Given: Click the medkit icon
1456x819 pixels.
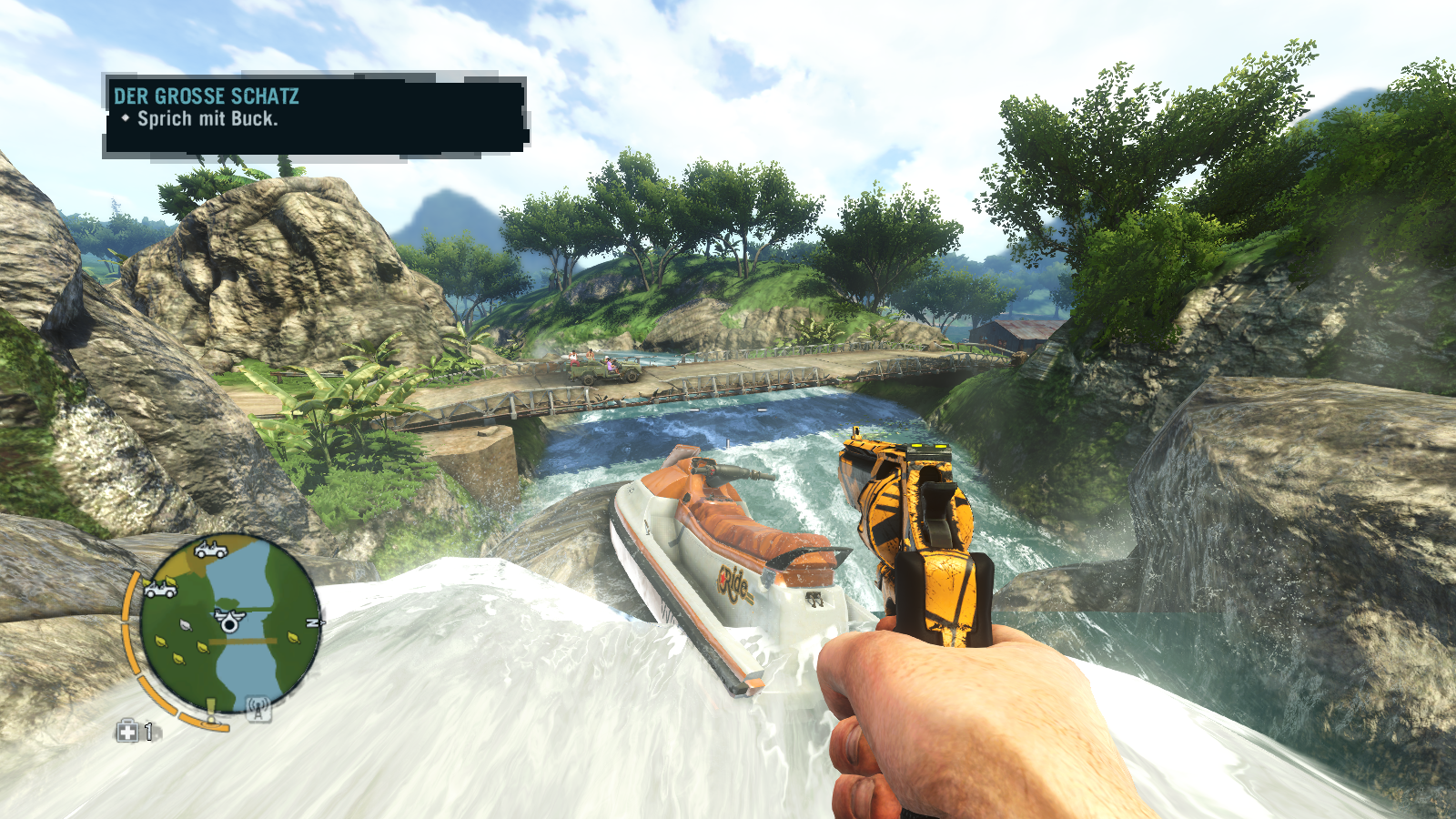Looking at the screenshot, I should (127, 731).
